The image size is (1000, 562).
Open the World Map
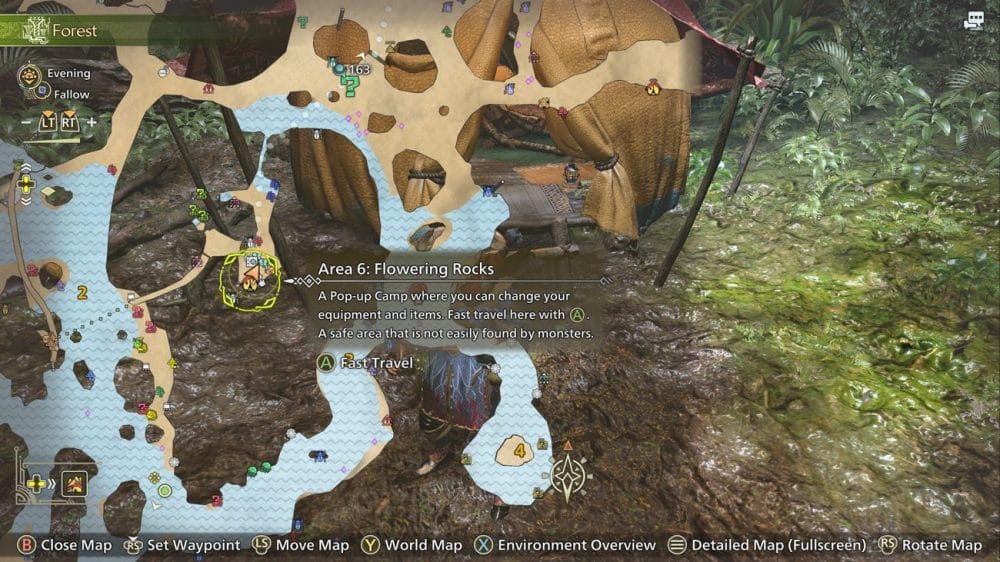[412, 545]
